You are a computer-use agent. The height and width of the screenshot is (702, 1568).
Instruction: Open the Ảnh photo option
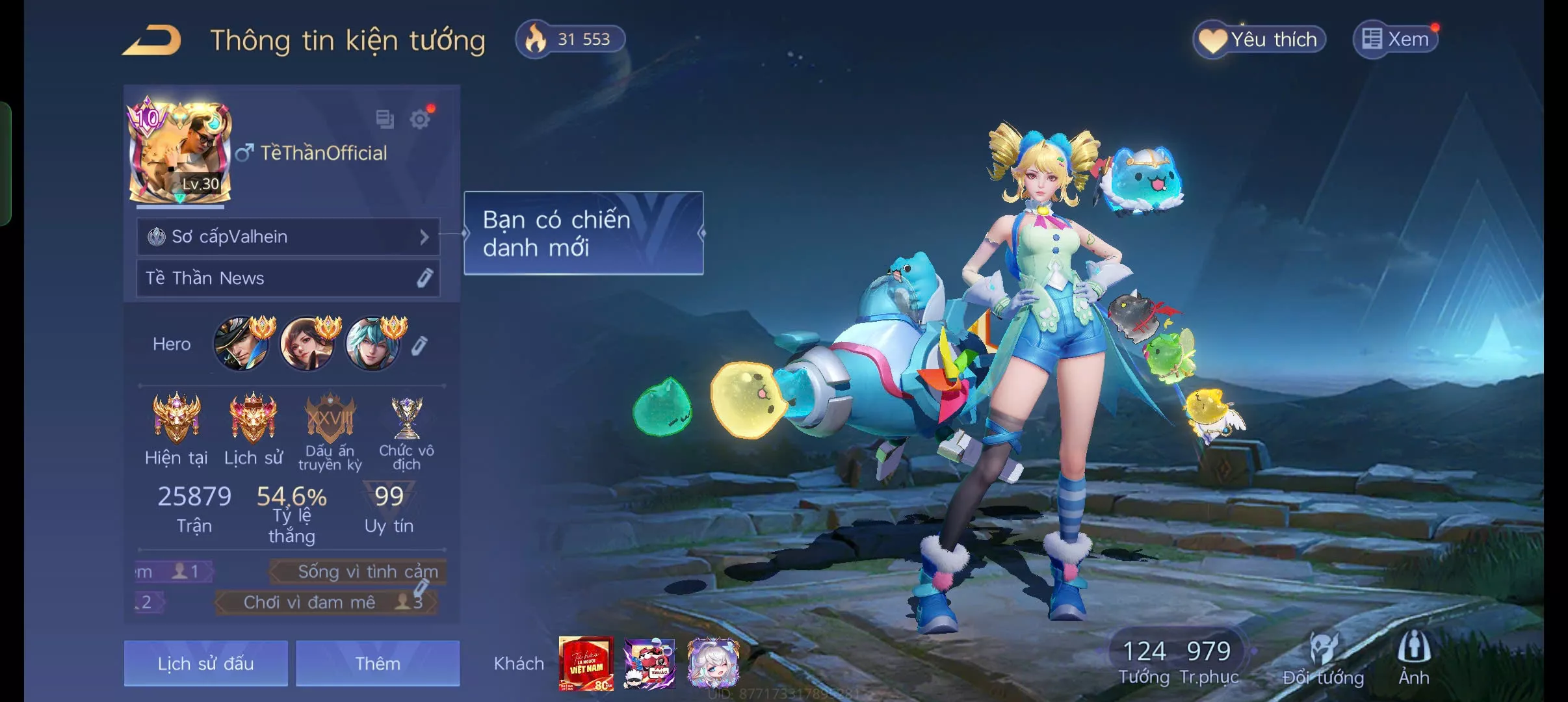[x=1414, y=658]
